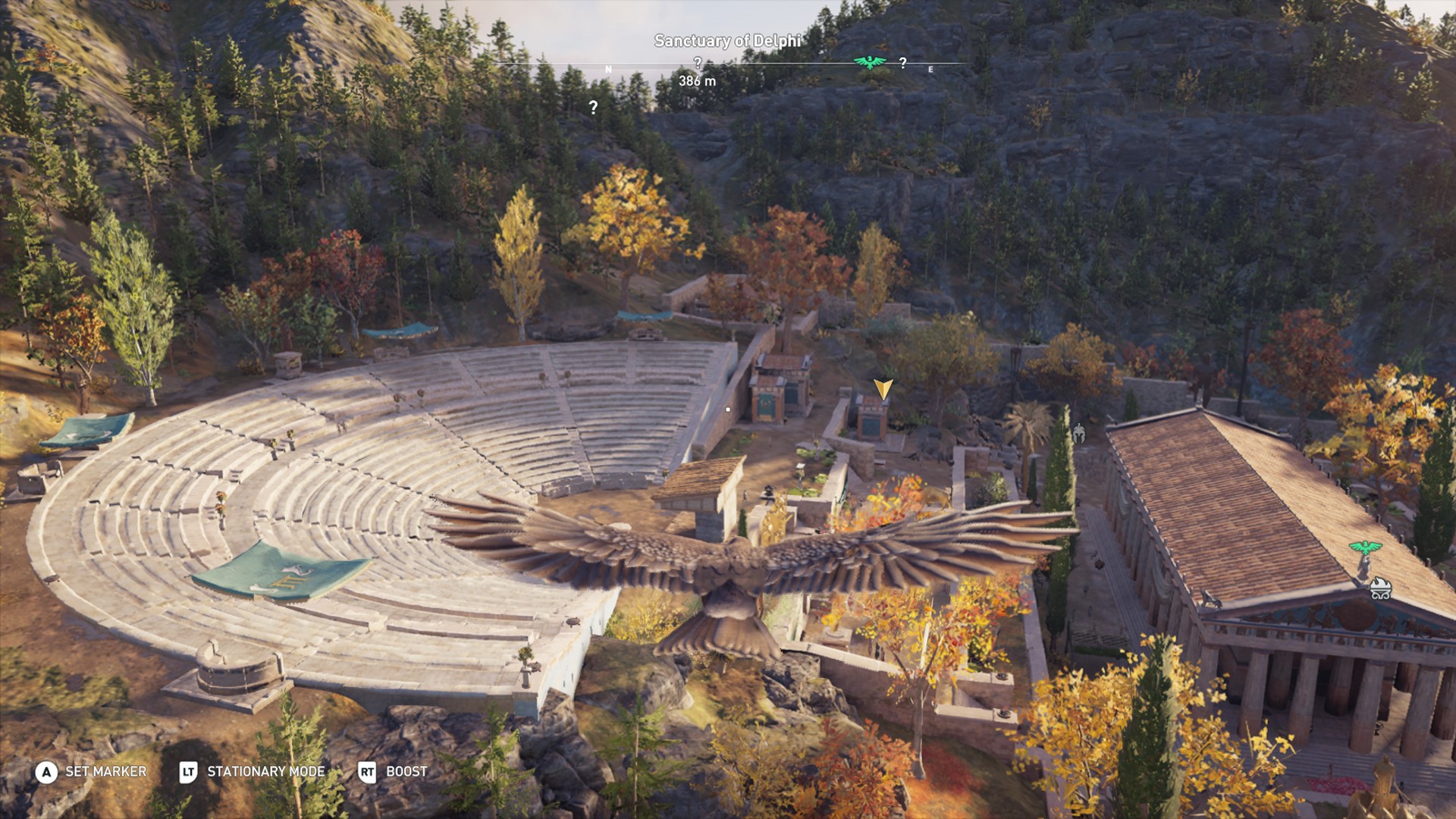Click the 386 m distance readout
The height and width of the screenshot is (819, 1456).
coord(697,80)
